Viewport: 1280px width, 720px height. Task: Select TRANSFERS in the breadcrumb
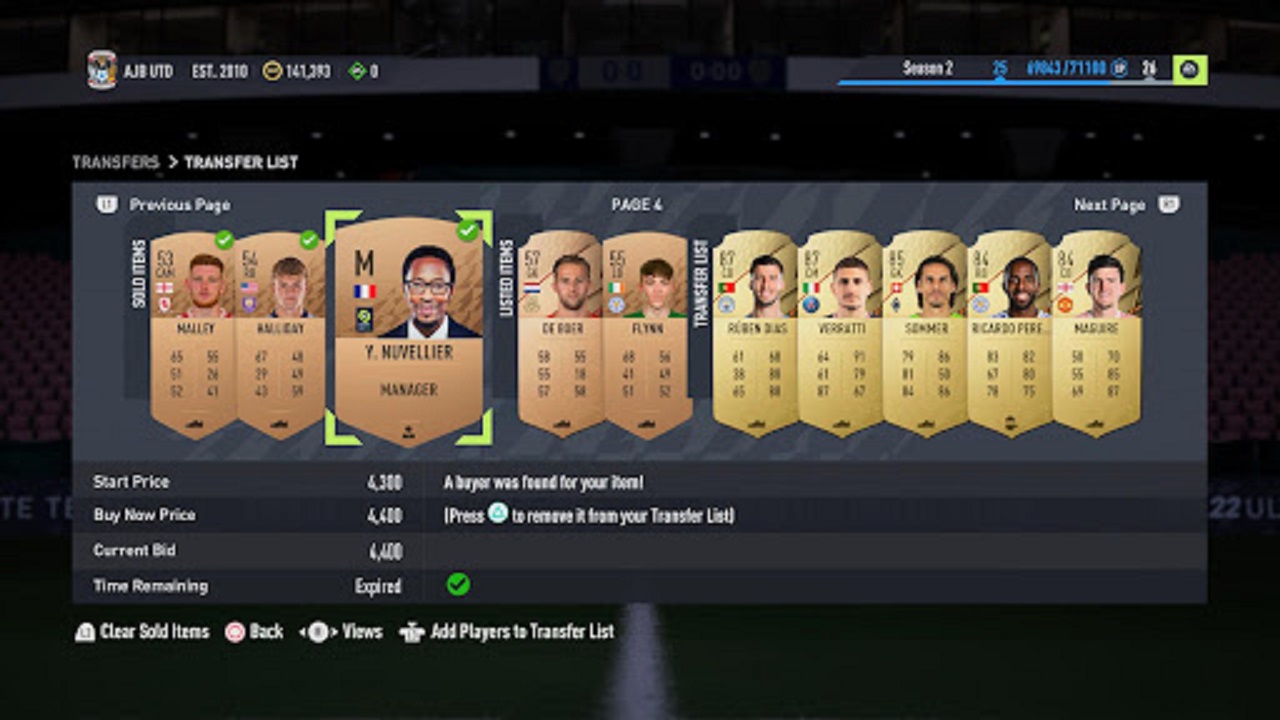(113, 161)
